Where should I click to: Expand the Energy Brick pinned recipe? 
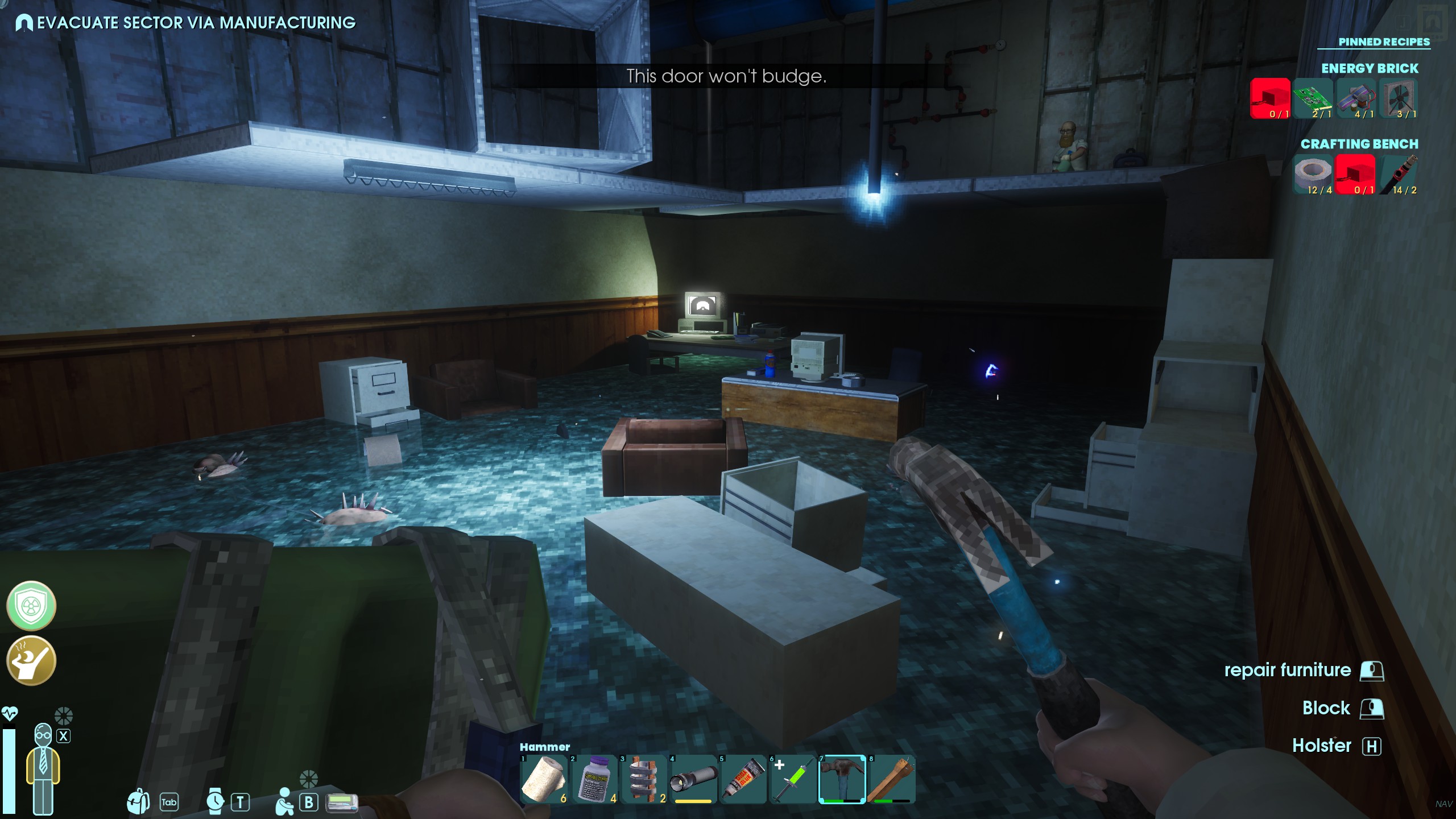click(x=1370, y=68)
